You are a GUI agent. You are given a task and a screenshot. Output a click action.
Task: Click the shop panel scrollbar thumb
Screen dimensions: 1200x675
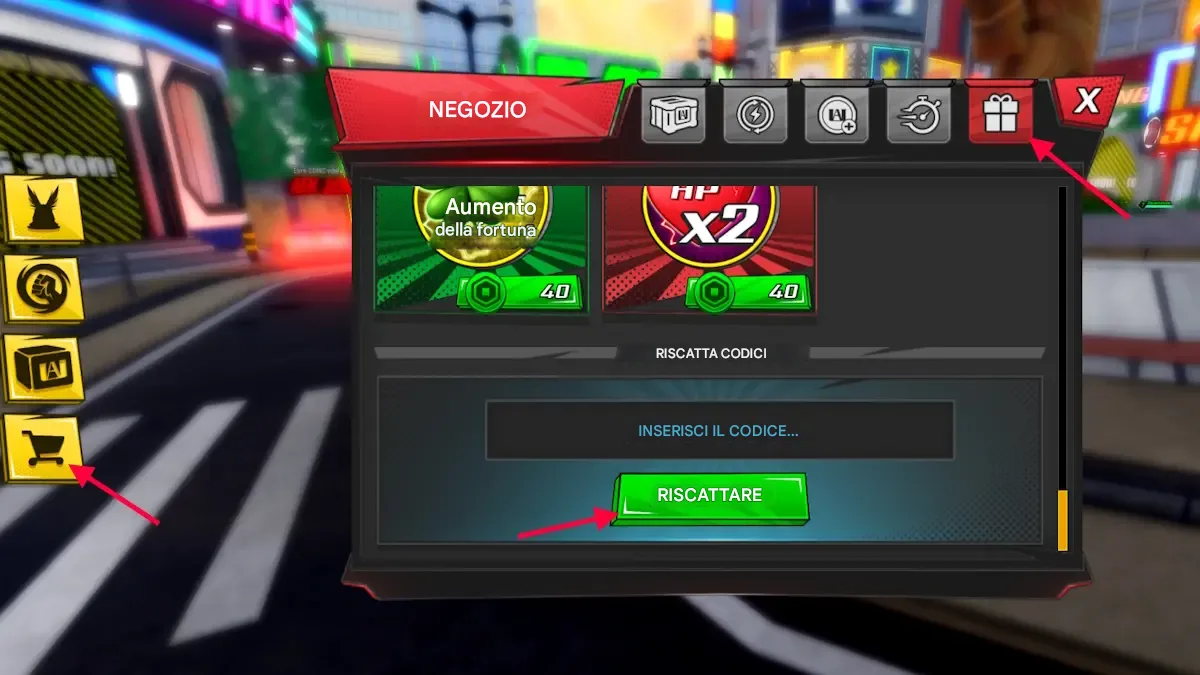(x=1062, y=519)
